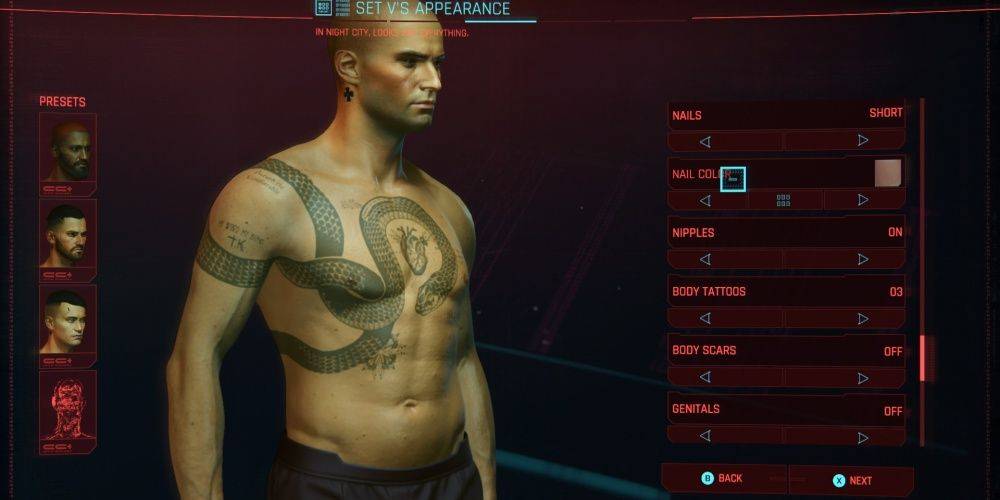Click the previous Nail Color arrow

click(x=705, y=200)
